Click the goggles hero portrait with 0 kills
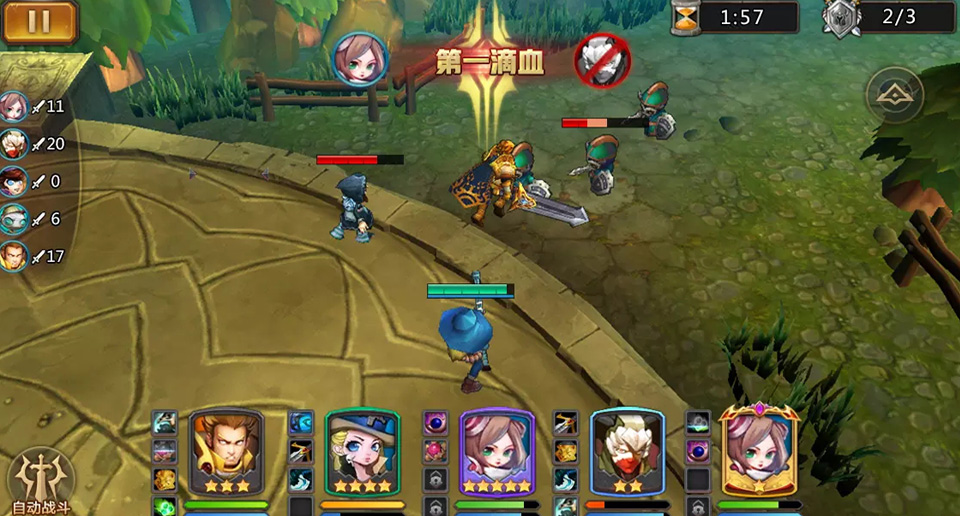 click(14, 182)
